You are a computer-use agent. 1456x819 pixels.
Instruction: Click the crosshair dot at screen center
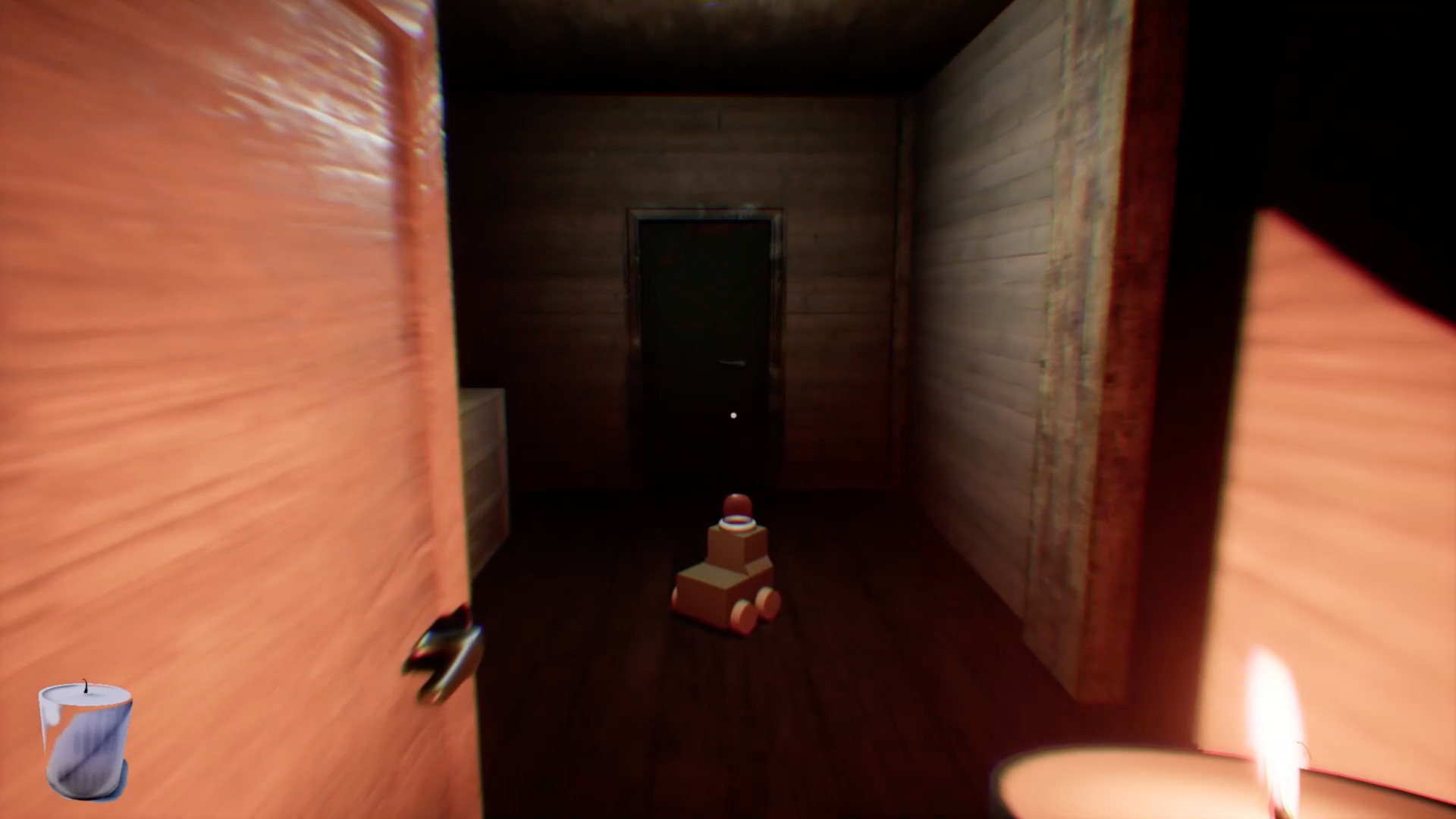click(733, 415)
